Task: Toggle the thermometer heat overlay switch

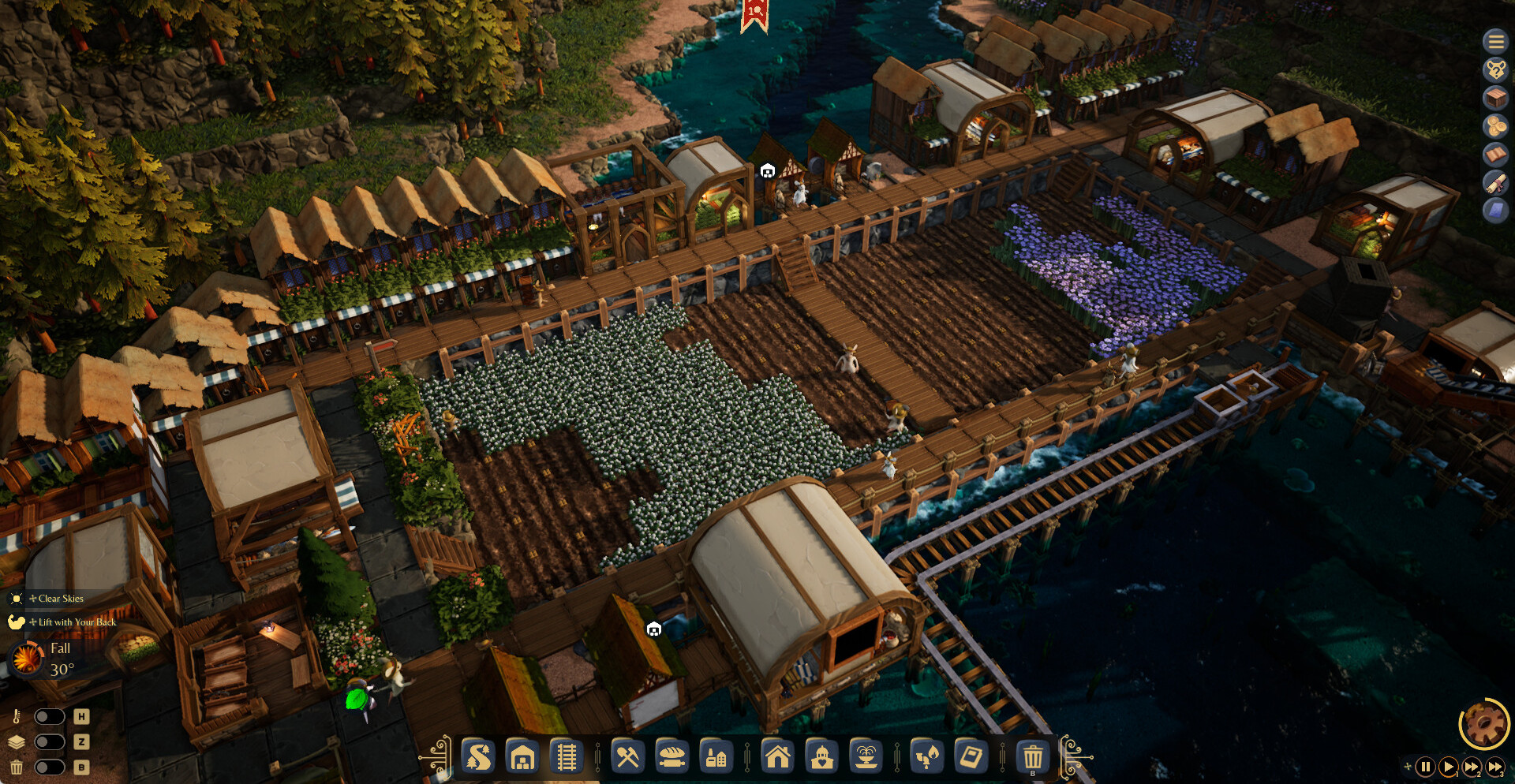Action: (49, 716)
